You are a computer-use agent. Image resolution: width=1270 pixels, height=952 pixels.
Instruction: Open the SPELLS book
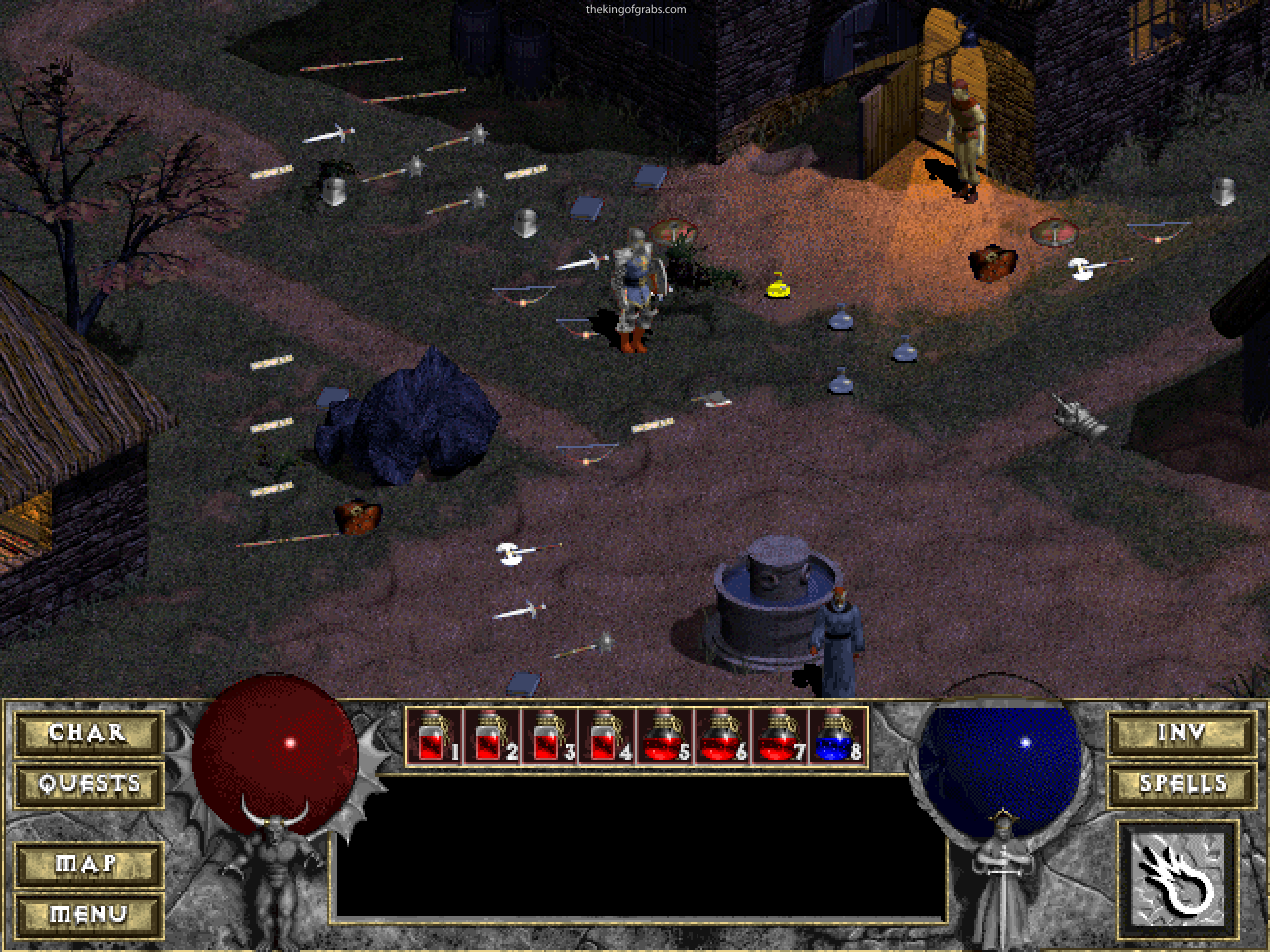[1183, 783]
